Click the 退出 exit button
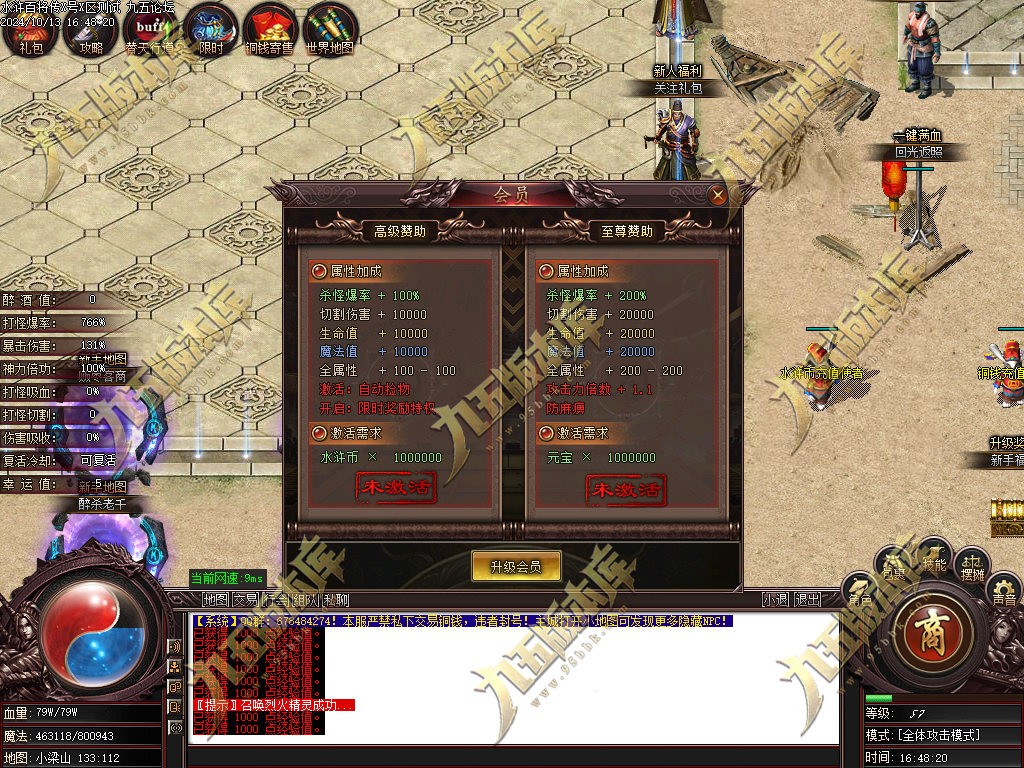Viewport: 1024px width, 768px height. click(x=807, y=600)
